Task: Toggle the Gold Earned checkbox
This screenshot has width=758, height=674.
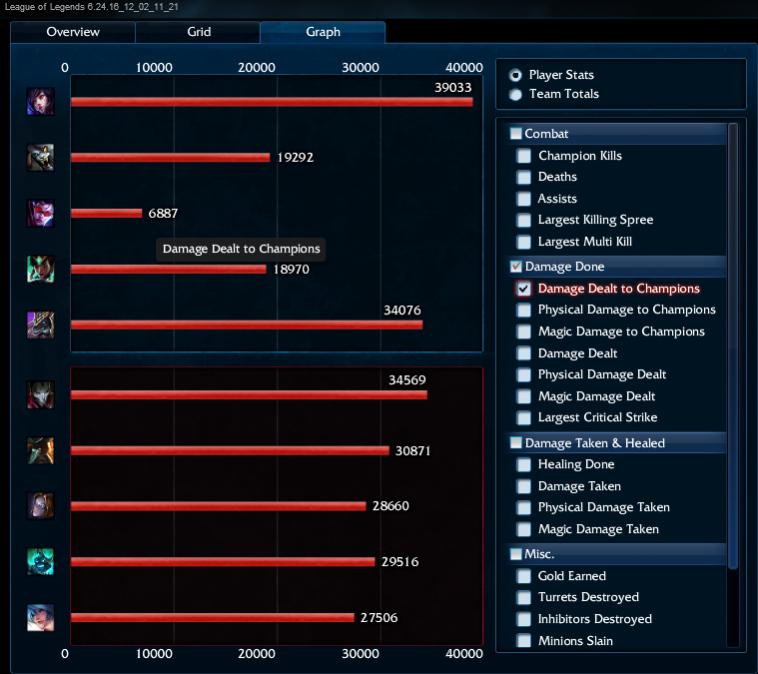Action: coord(524,576)
